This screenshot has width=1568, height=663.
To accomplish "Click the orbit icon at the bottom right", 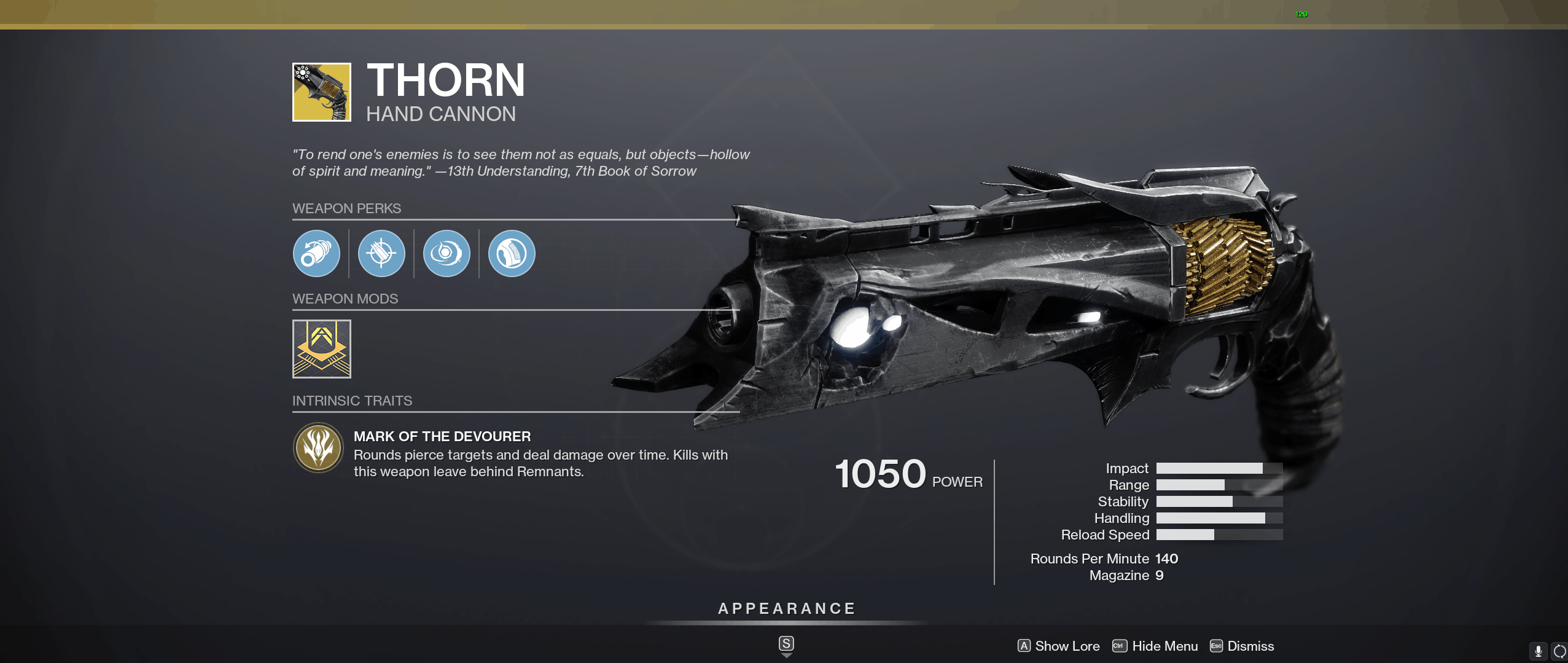I will tap(1558, 650).
